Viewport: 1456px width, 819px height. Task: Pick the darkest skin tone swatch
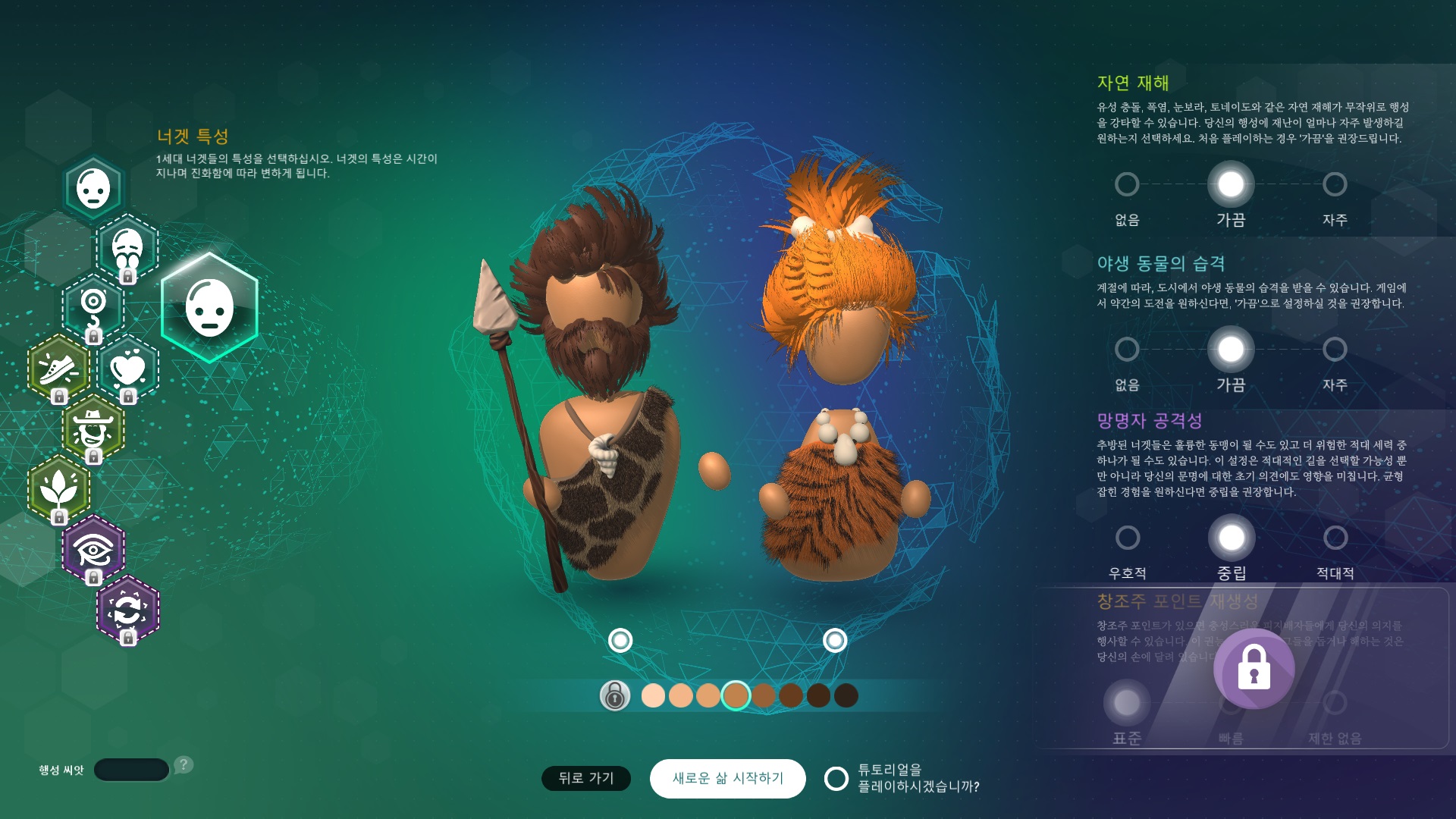point(846,695)
